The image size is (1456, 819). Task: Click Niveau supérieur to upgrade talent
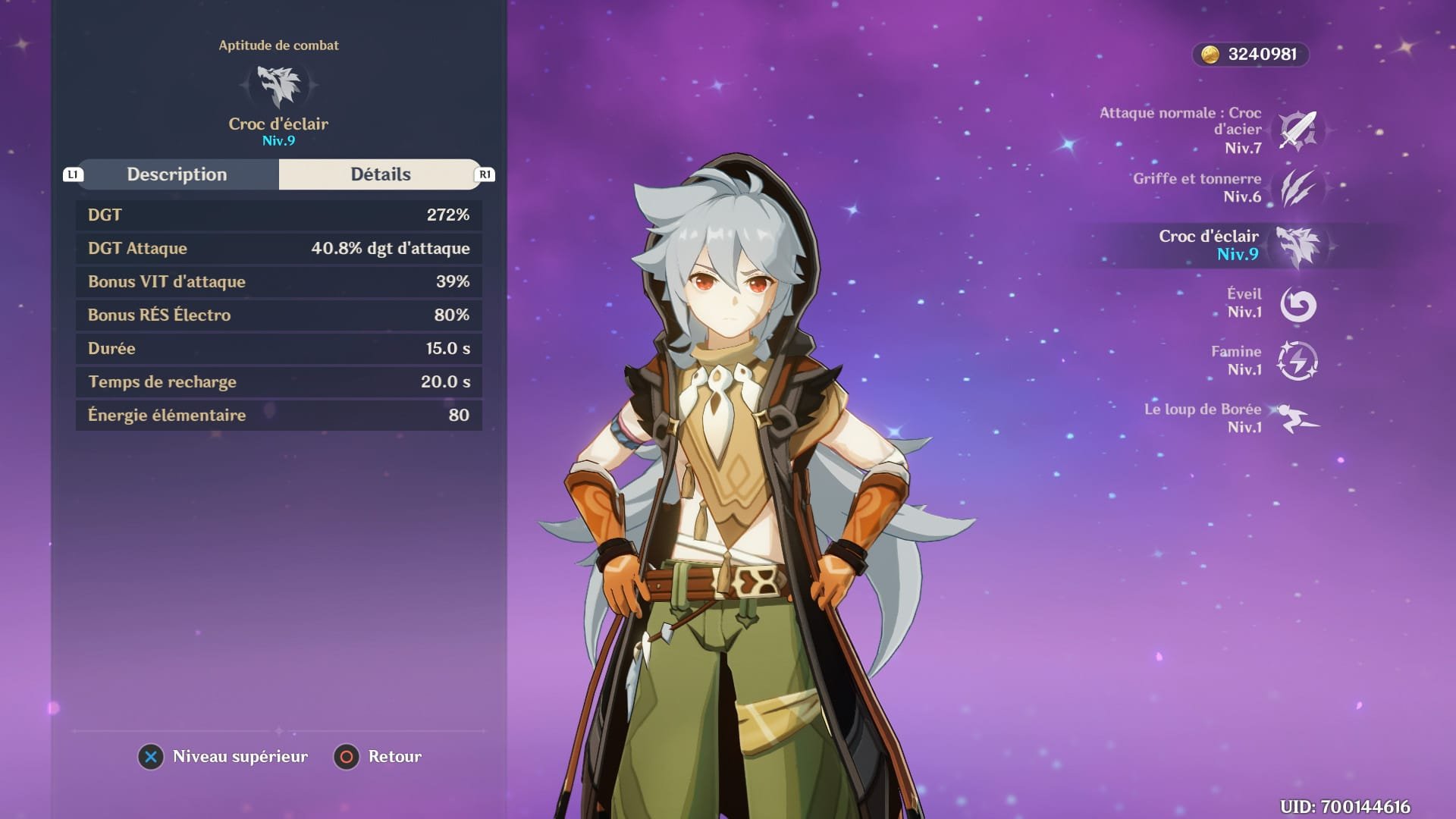[x=224, y=757]
